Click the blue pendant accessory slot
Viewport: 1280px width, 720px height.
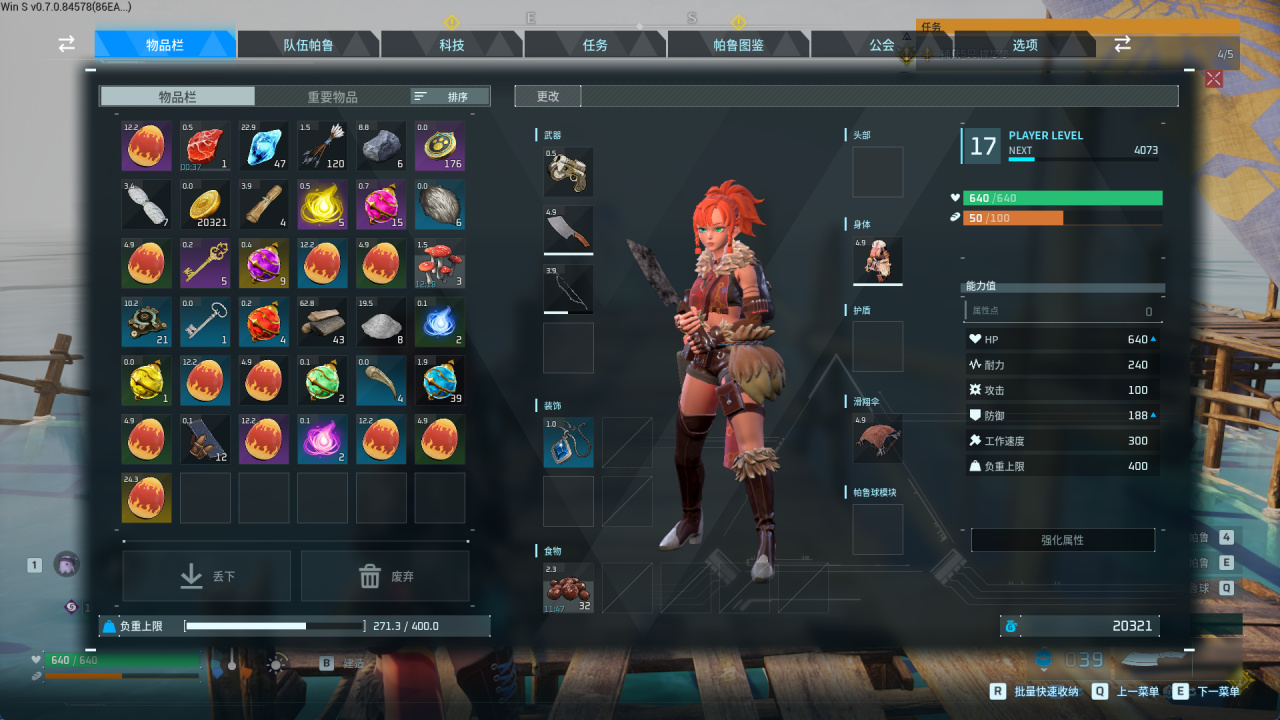568,443
